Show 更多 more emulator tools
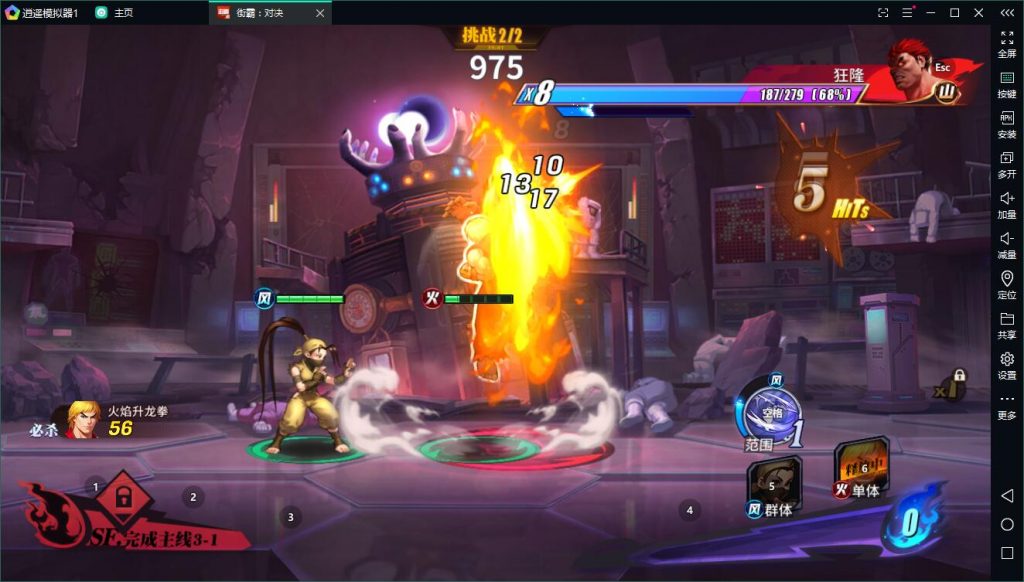Screen dimensions: 1024x582 [x=1007, y=405]
